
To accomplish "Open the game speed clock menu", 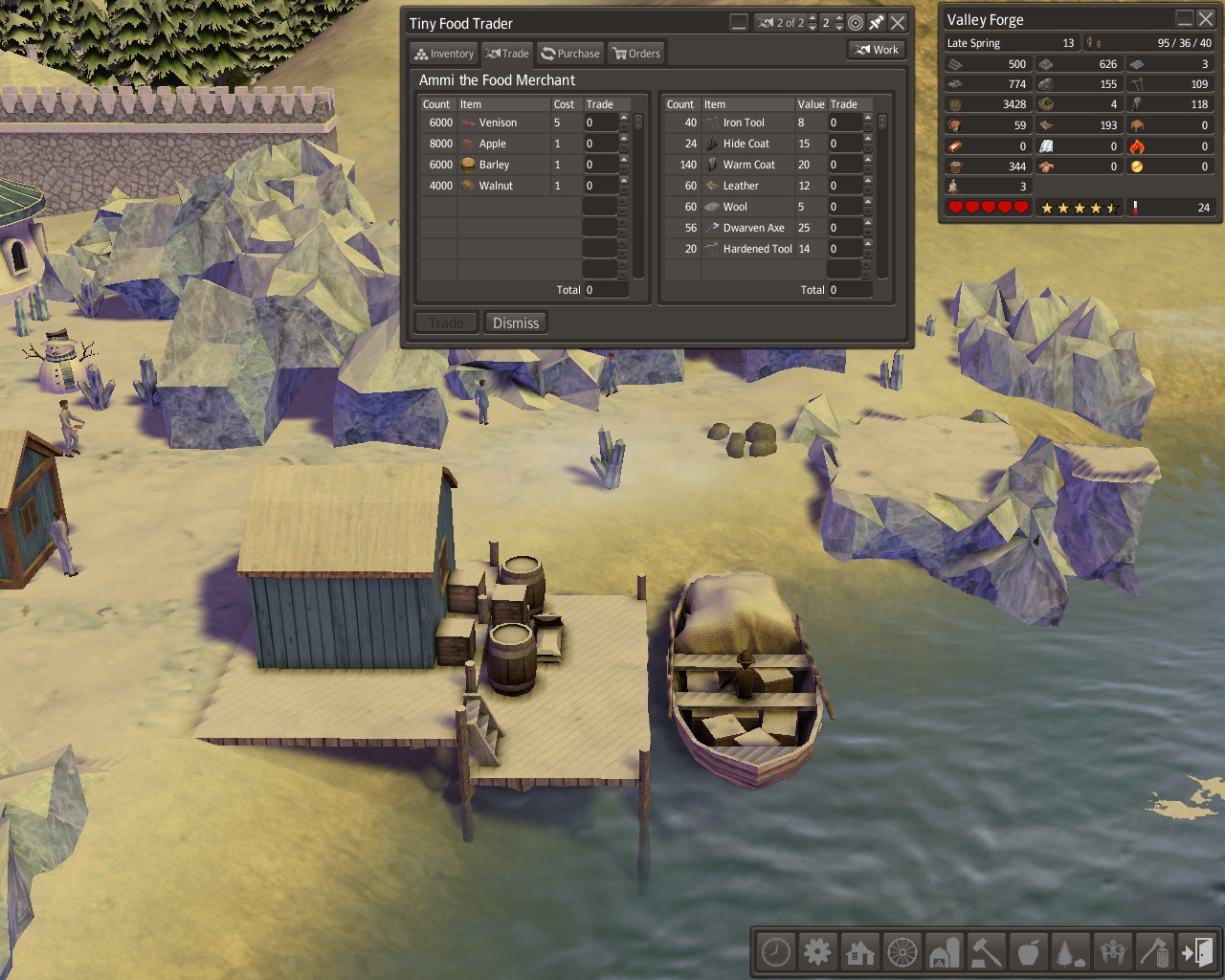I will pyautogui.click(x=775, y=952).
